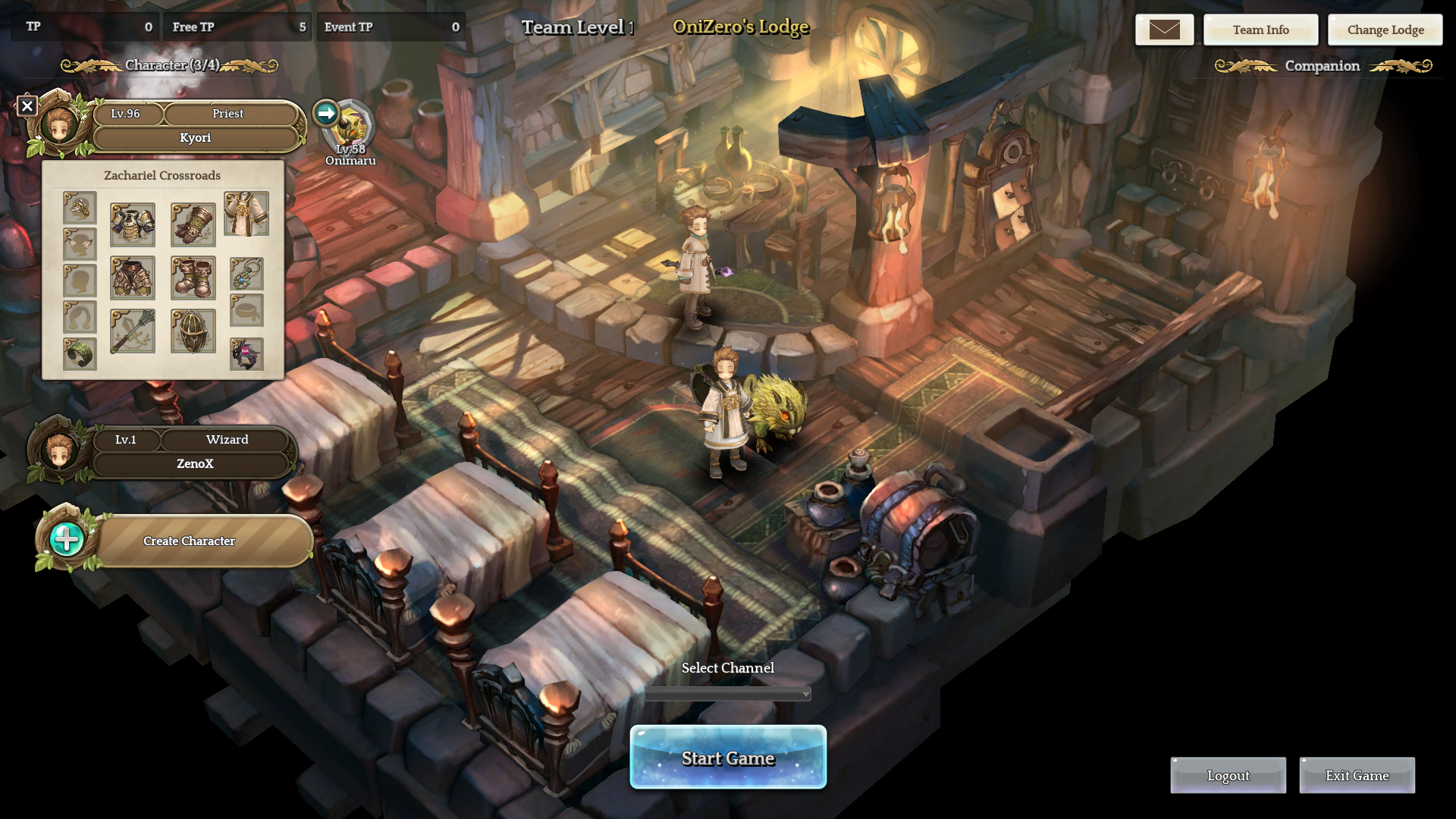Viewport: 1456px width, 819px height.
Task: Change the lodge
Action: coord(1385,30)
